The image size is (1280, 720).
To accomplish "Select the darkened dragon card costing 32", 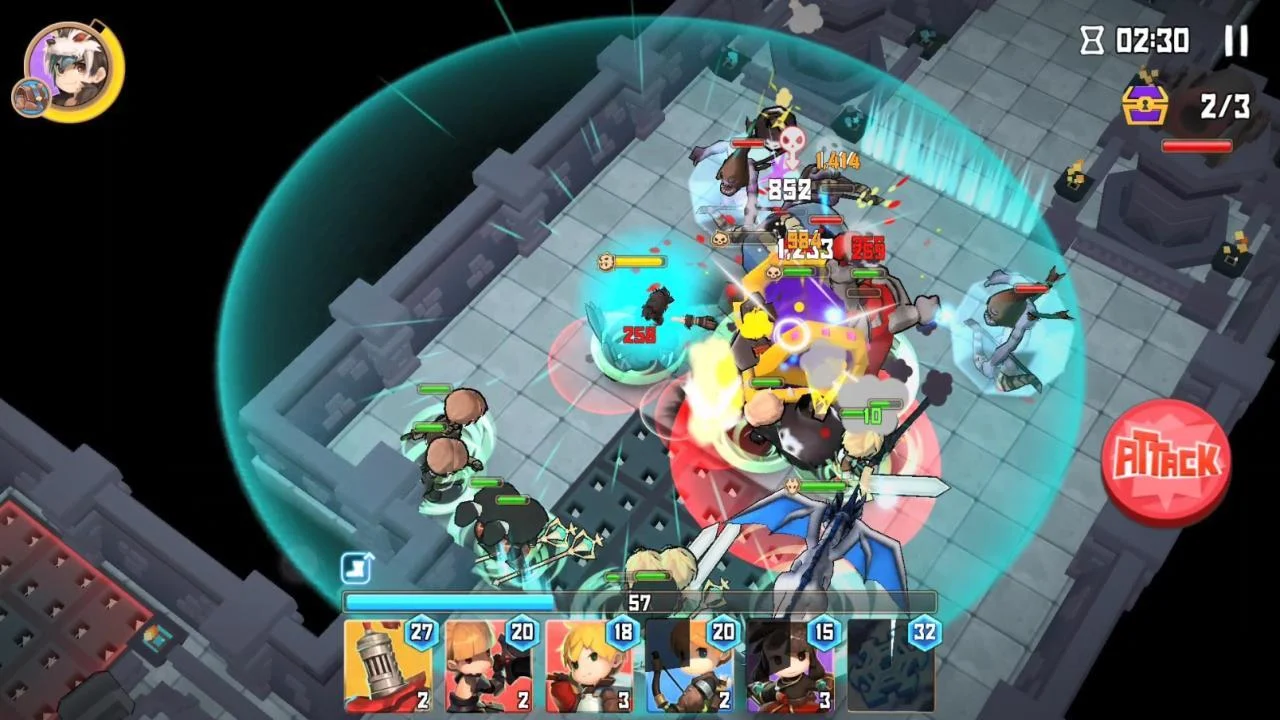I will pyautogui.click(x=892, y=665).
